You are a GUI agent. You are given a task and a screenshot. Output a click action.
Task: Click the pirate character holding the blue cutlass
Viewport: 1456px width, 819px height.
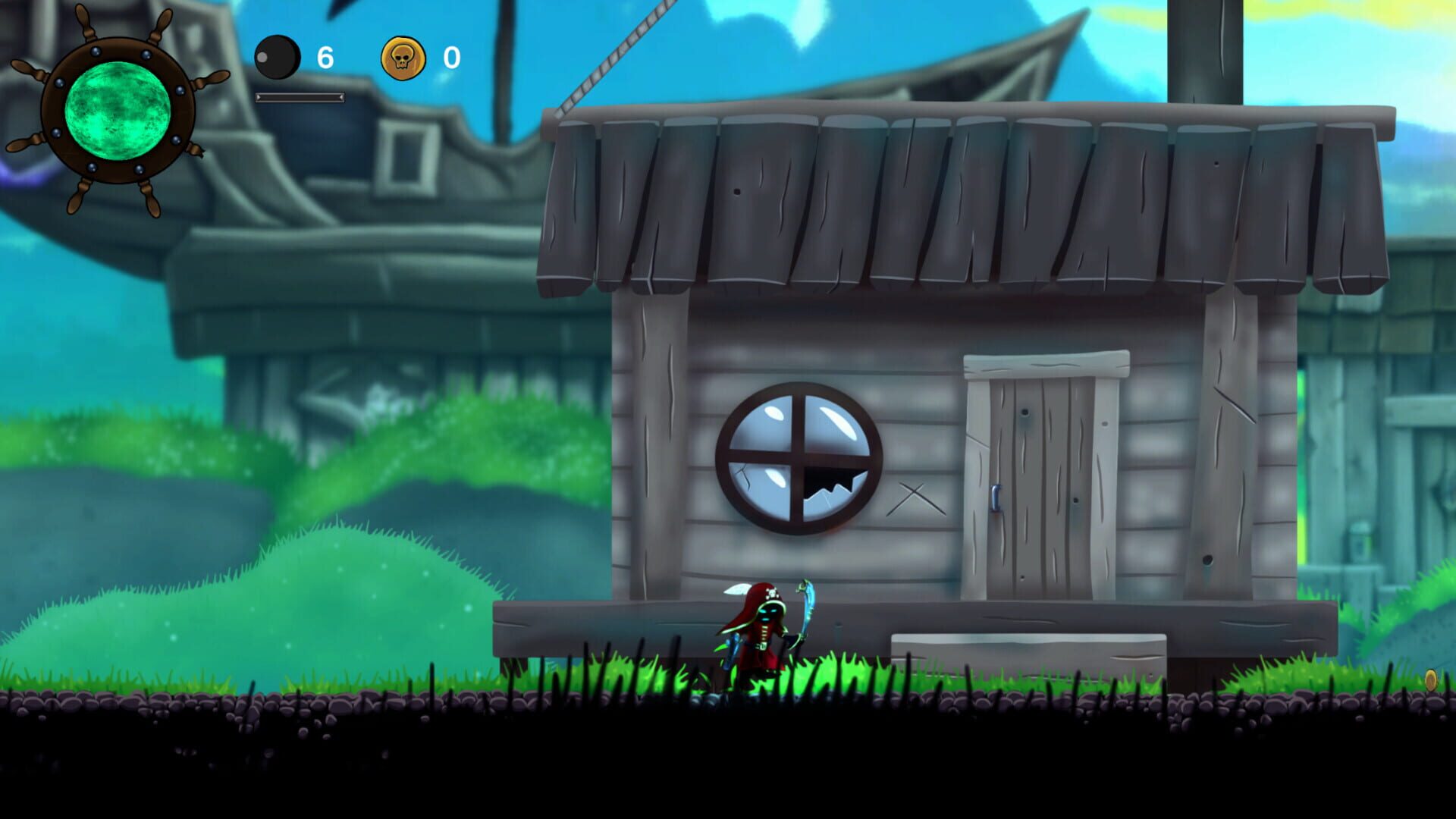tap(758, 637)
